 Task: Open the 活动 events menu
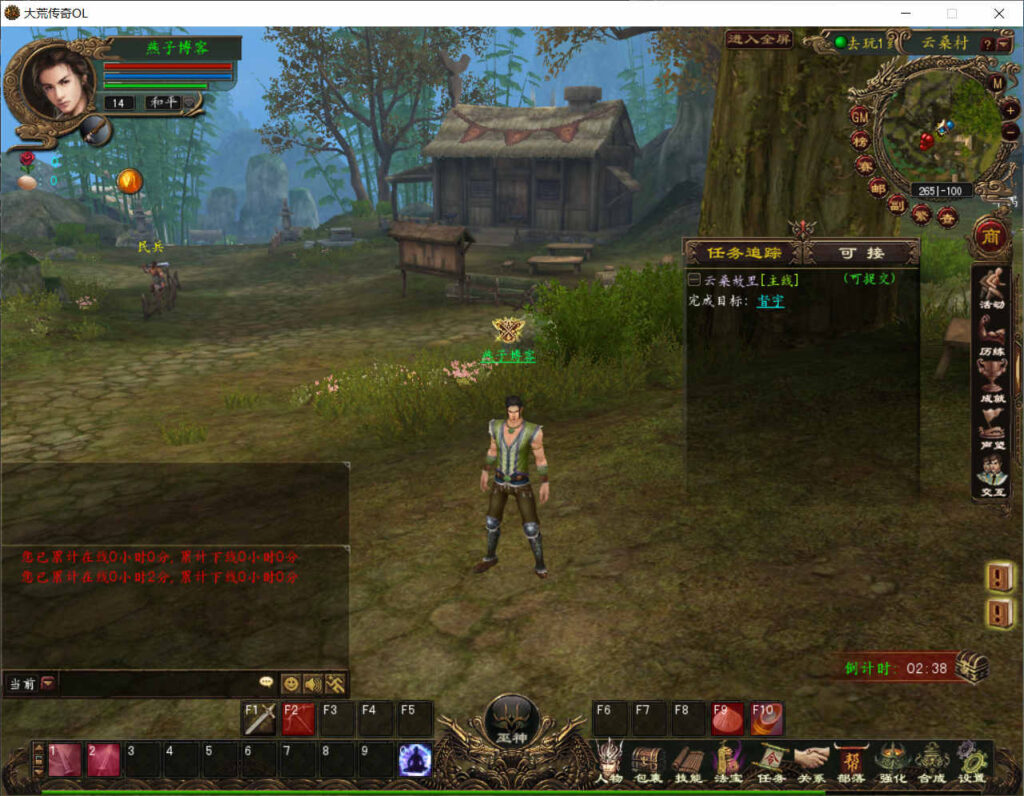coord(992,290)
